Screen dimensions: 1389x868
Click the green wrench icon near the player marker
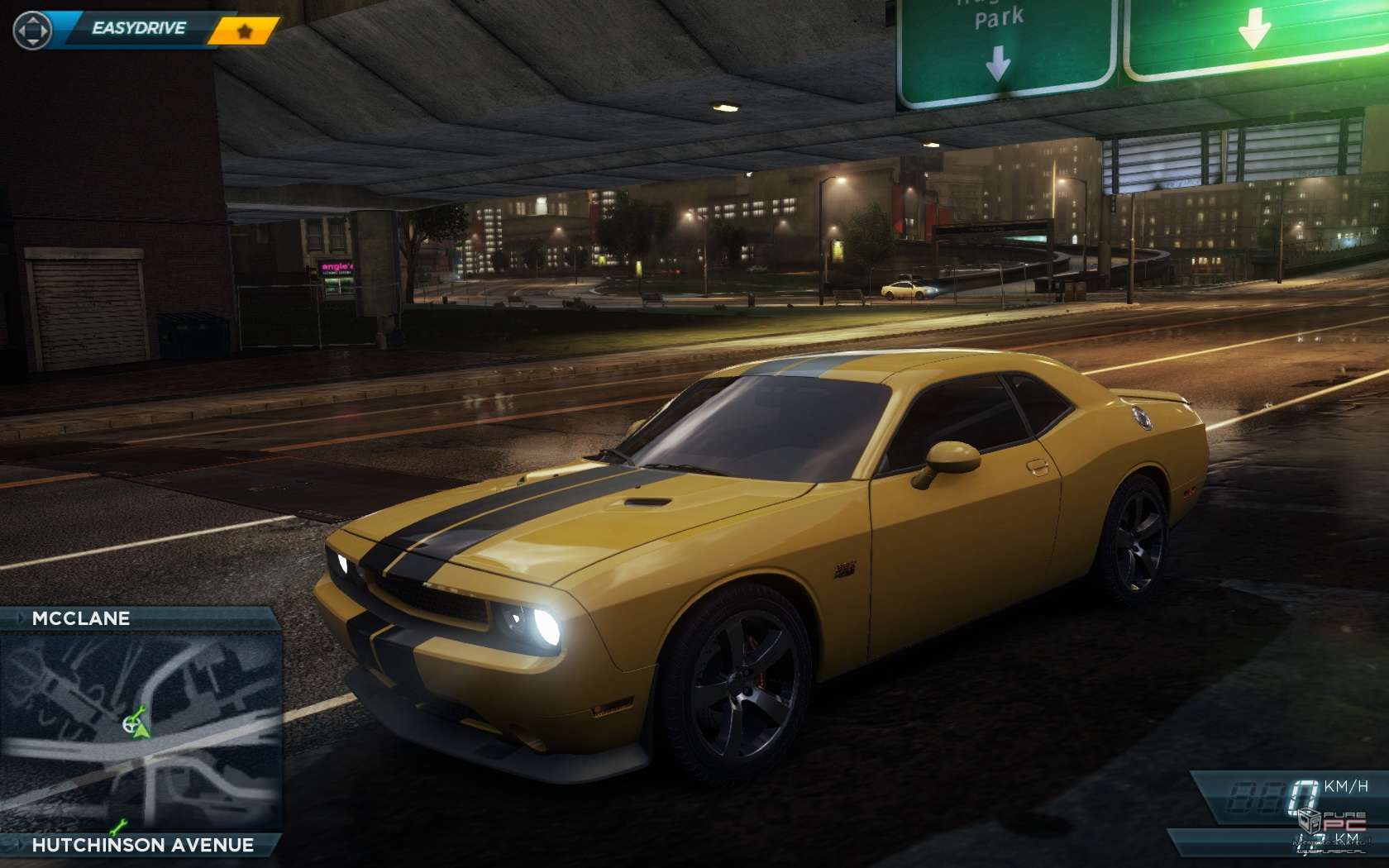(x=139, y=711)
